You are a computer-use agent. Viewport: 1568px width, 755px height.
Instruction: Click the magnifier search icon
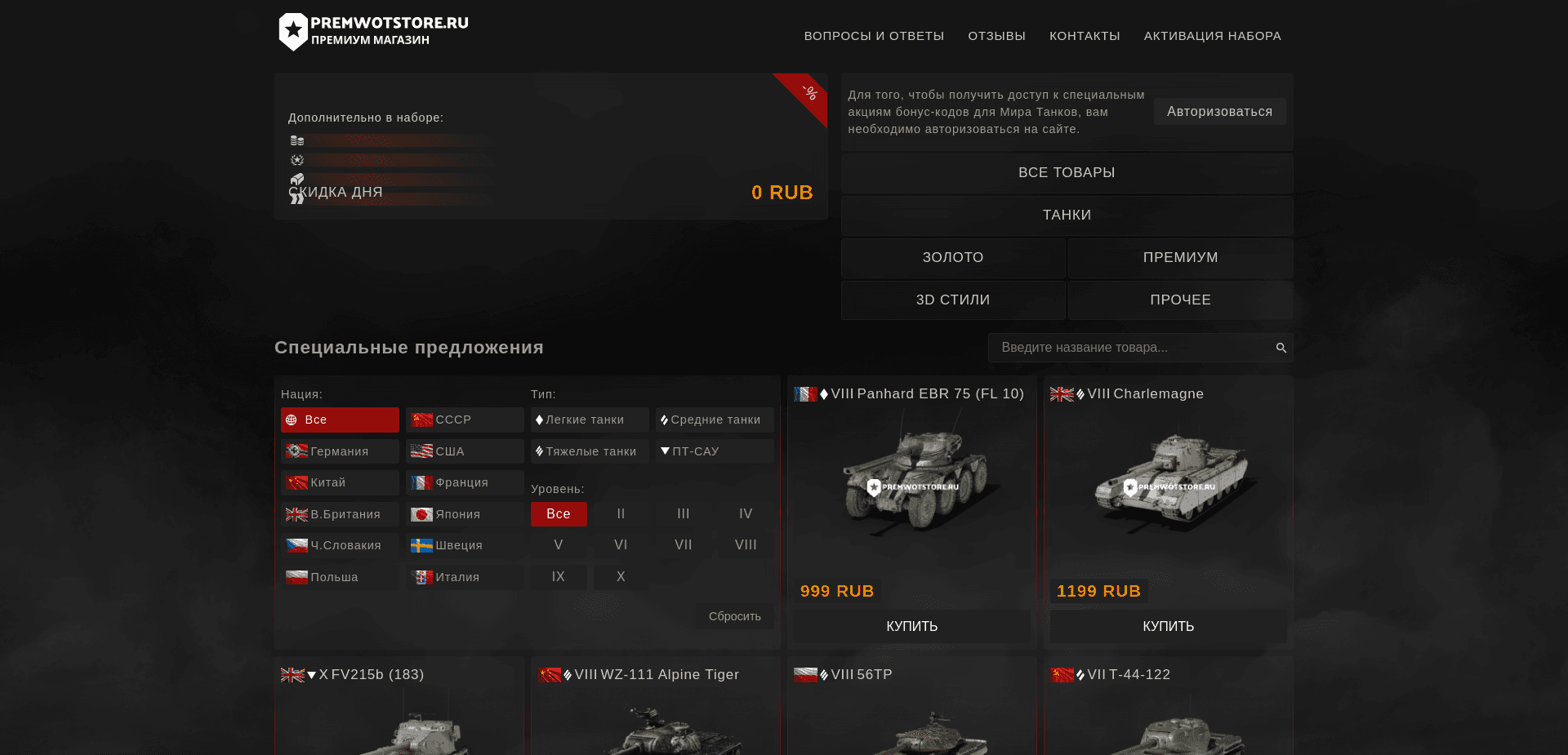[x=1281, y=348]
